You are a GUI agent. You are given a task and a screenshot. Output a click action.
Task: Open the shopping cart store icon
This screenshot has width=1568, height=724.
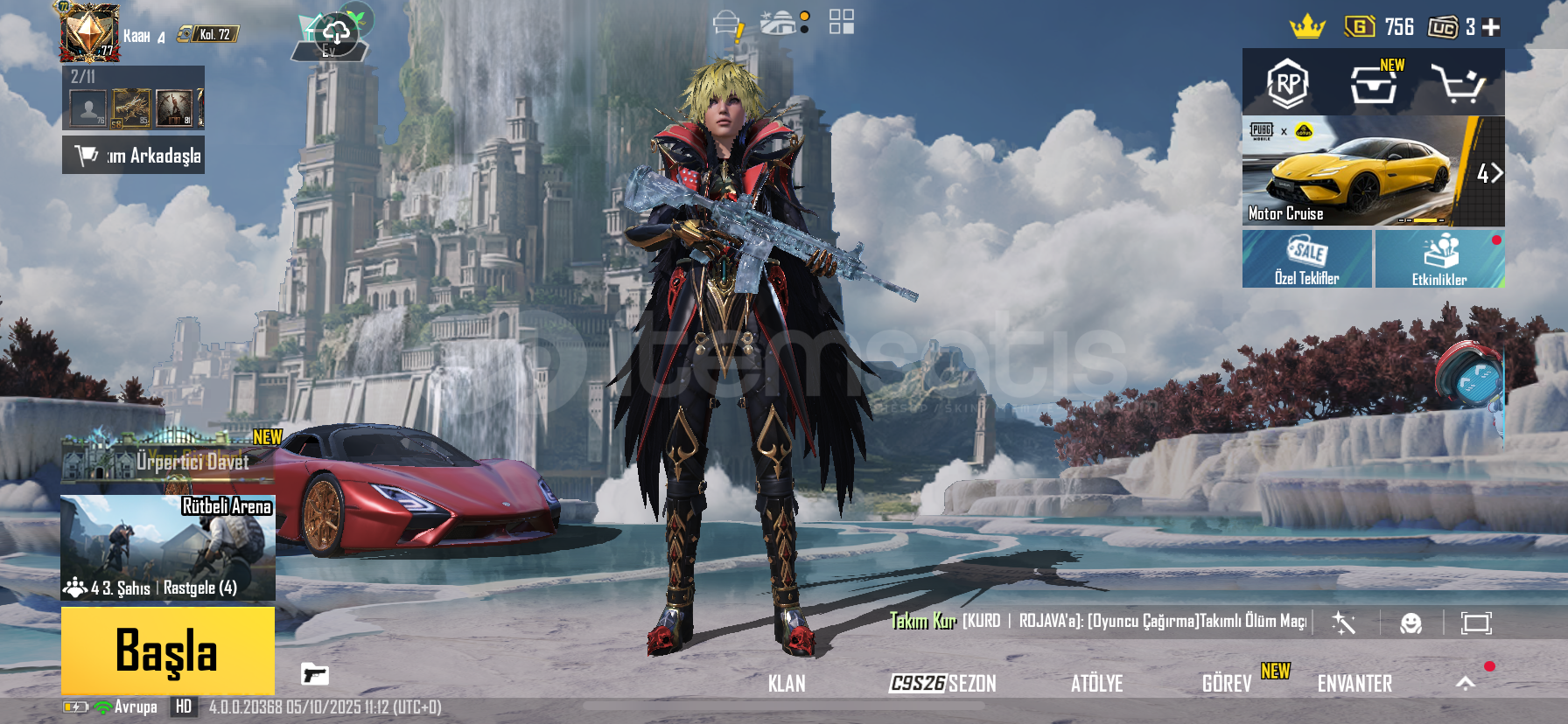tap(1457, 84)
